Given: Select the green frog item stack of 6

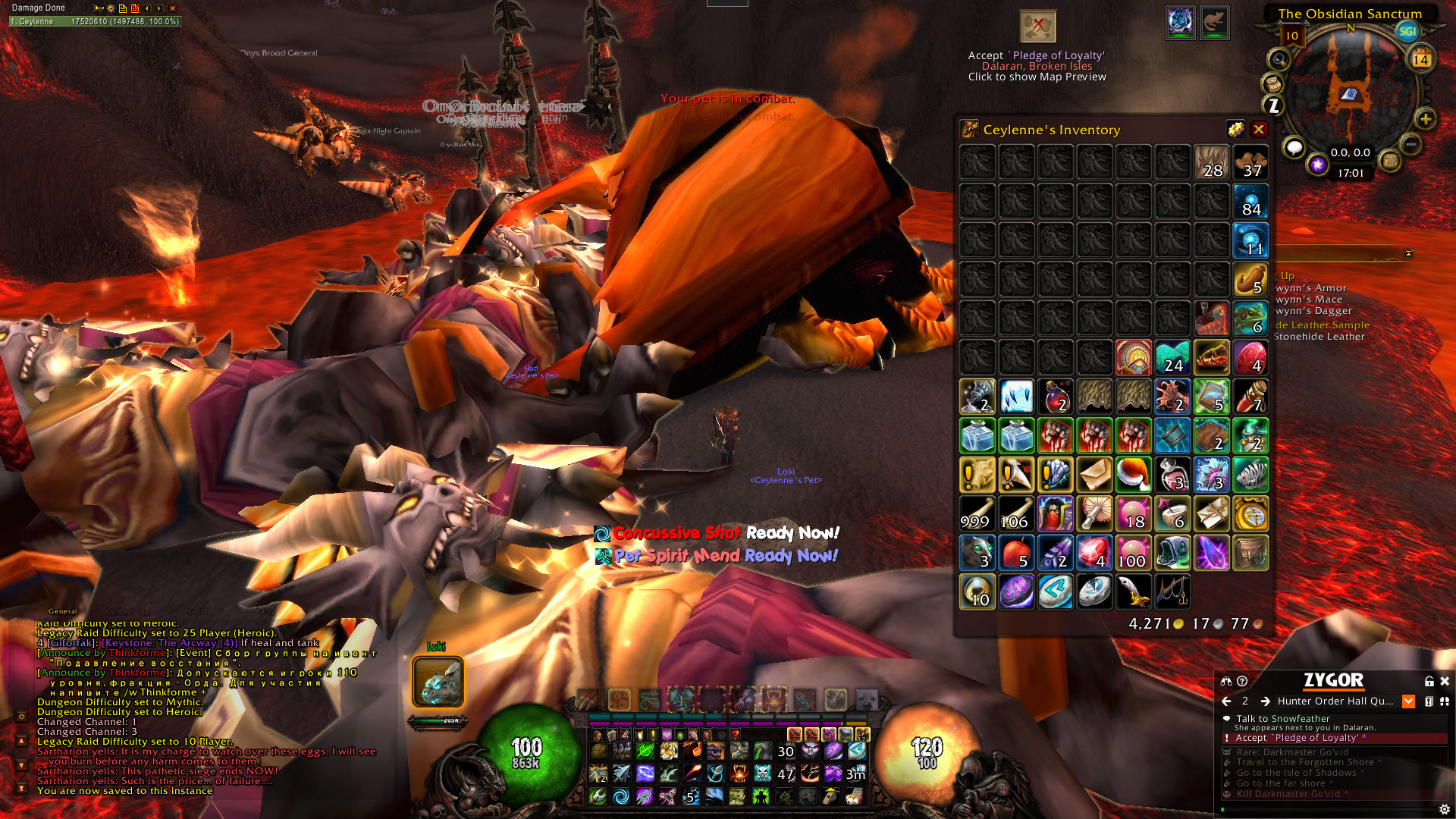Looking at the screenshot, I should click(x=1250, y=319).
